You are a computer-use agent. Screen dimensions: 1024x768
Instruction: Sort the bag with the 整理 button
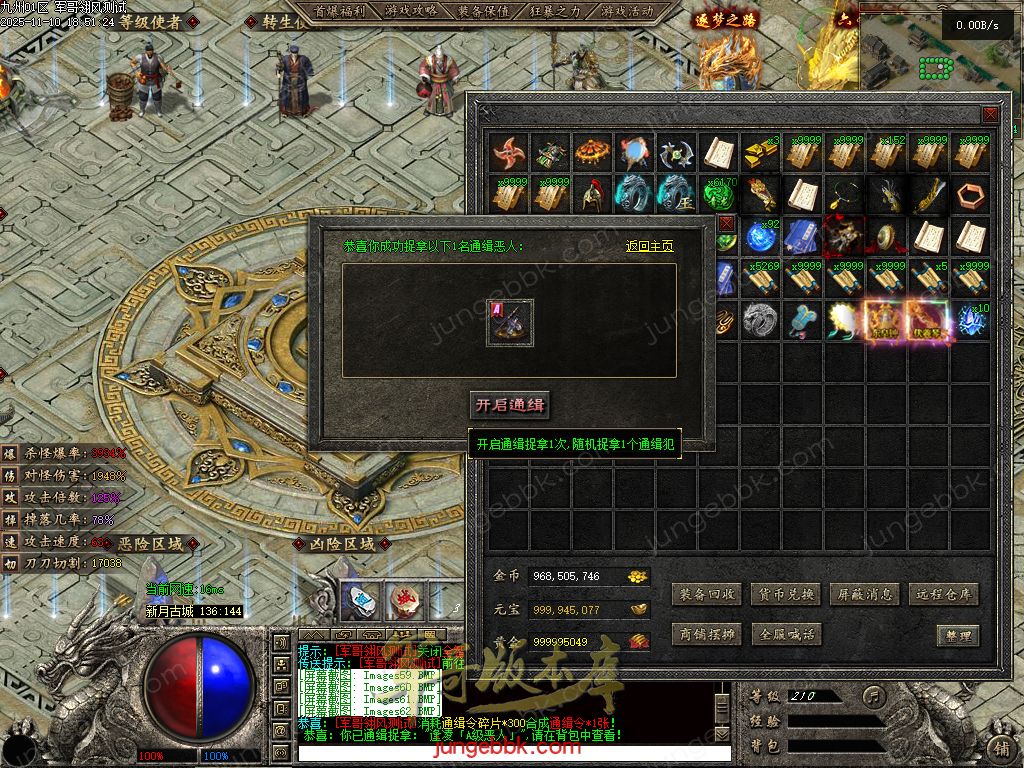957,635
